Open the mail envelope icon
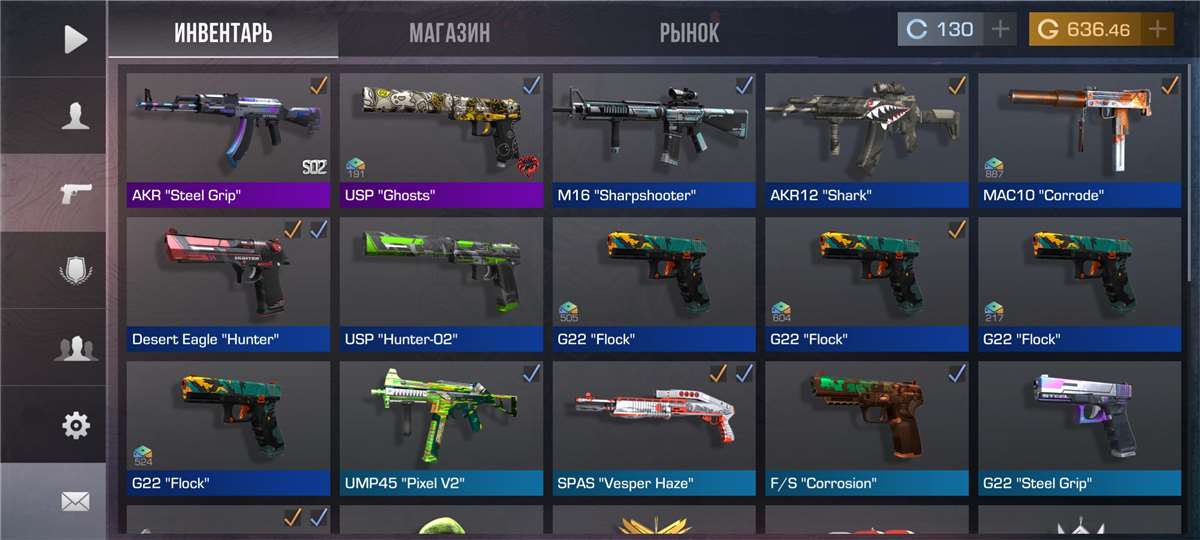Image resolution: width=1200 pixels, height=540 pixels. (x=75, y=502)
